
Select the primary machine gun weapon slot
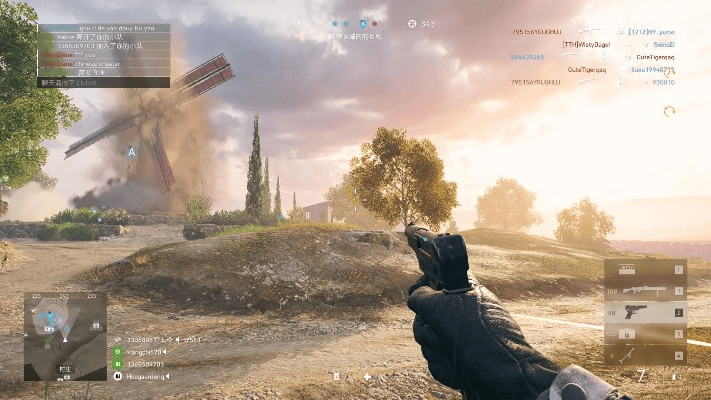[645, 290]
